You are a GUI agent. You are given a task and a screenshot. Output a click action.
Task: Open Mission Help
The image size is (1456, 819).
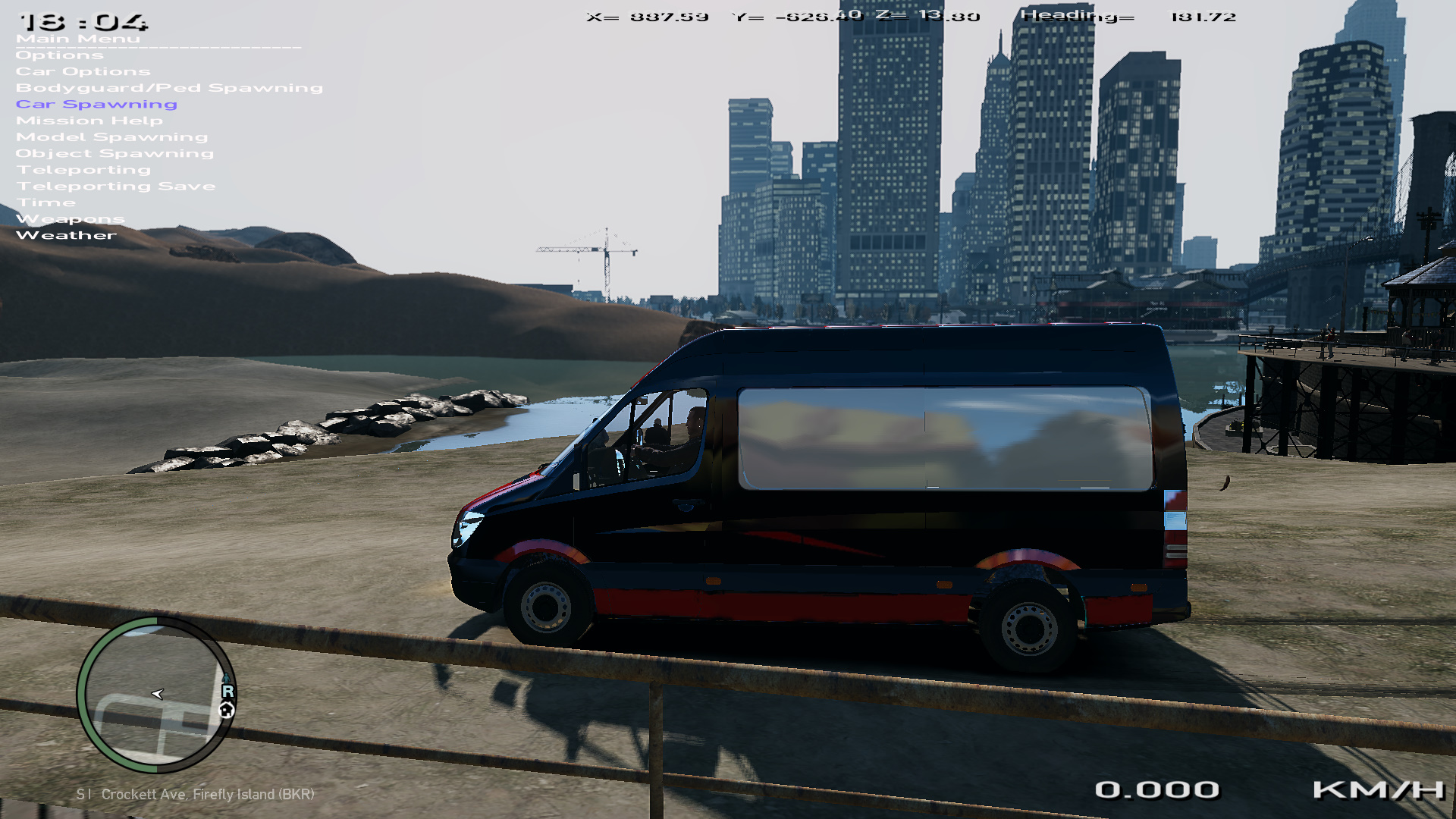(x=89, y=121)
